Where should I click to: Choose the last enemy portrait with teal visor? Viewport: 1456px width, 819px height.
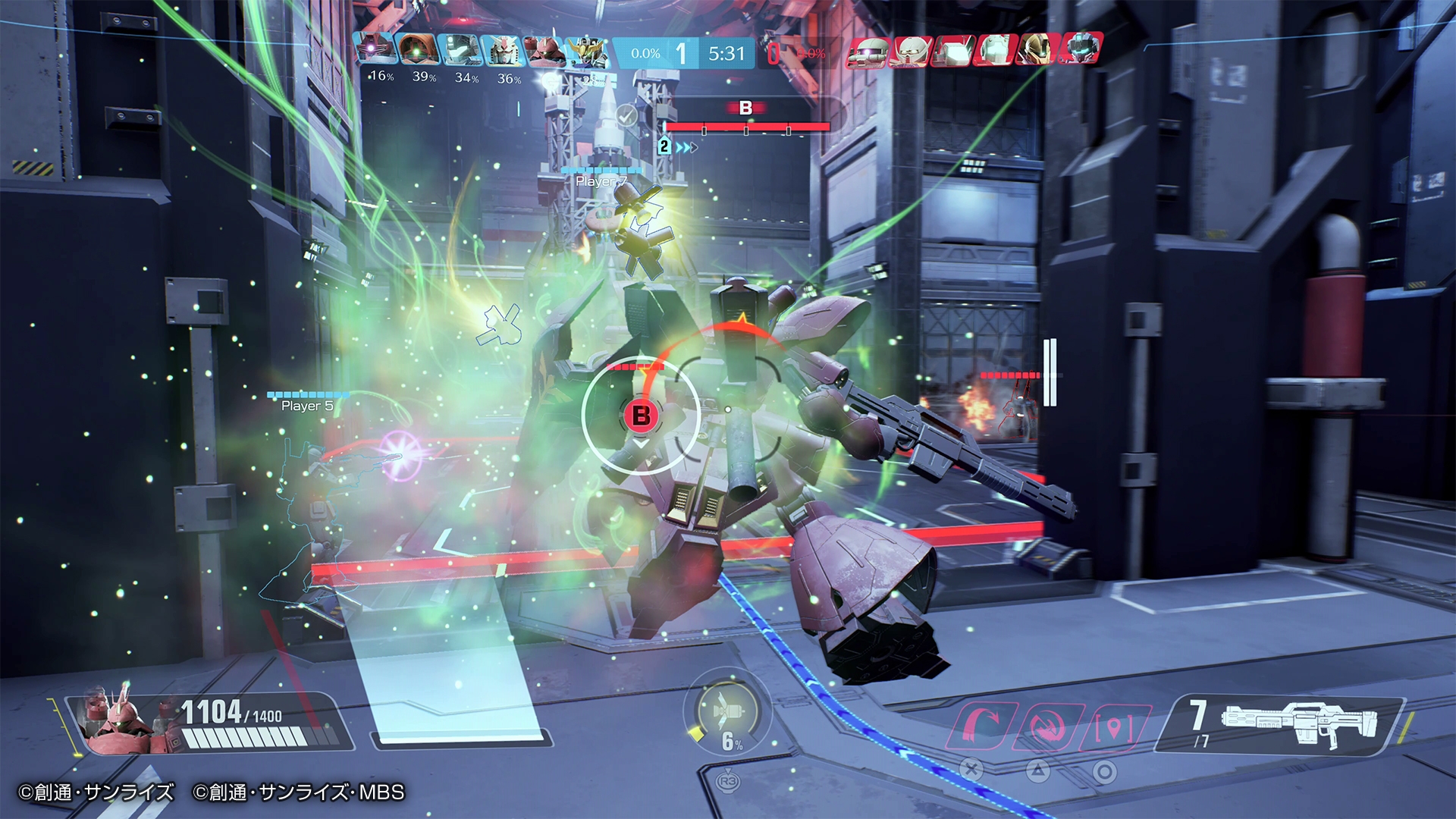pyautogui.click(x=1079, y=49)
